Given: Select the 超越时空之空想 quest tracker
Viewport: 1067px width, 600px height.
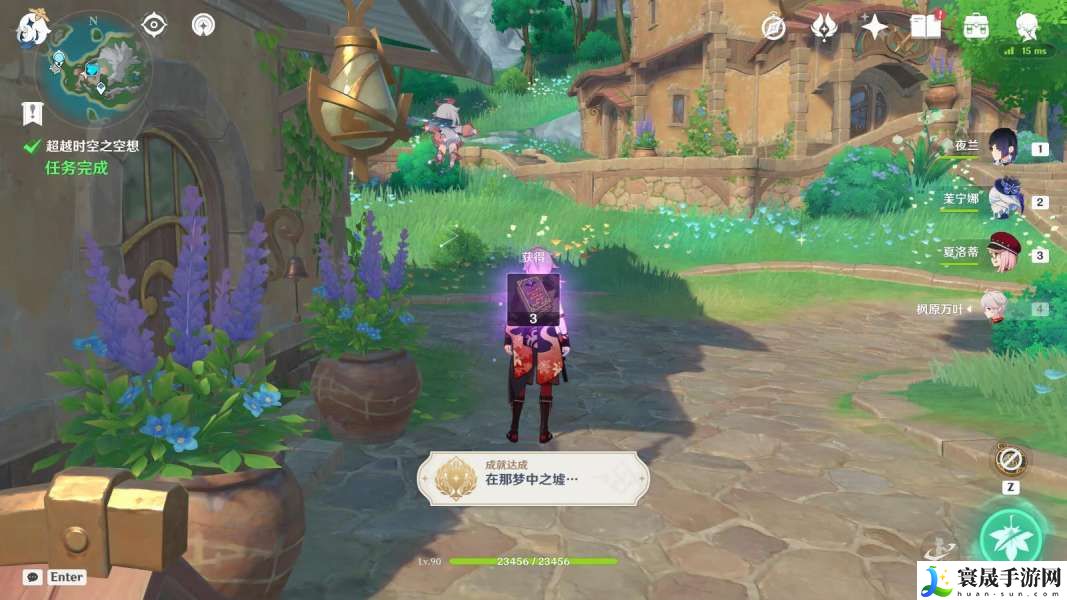Looking at the screenshot, I should point(91,146).
